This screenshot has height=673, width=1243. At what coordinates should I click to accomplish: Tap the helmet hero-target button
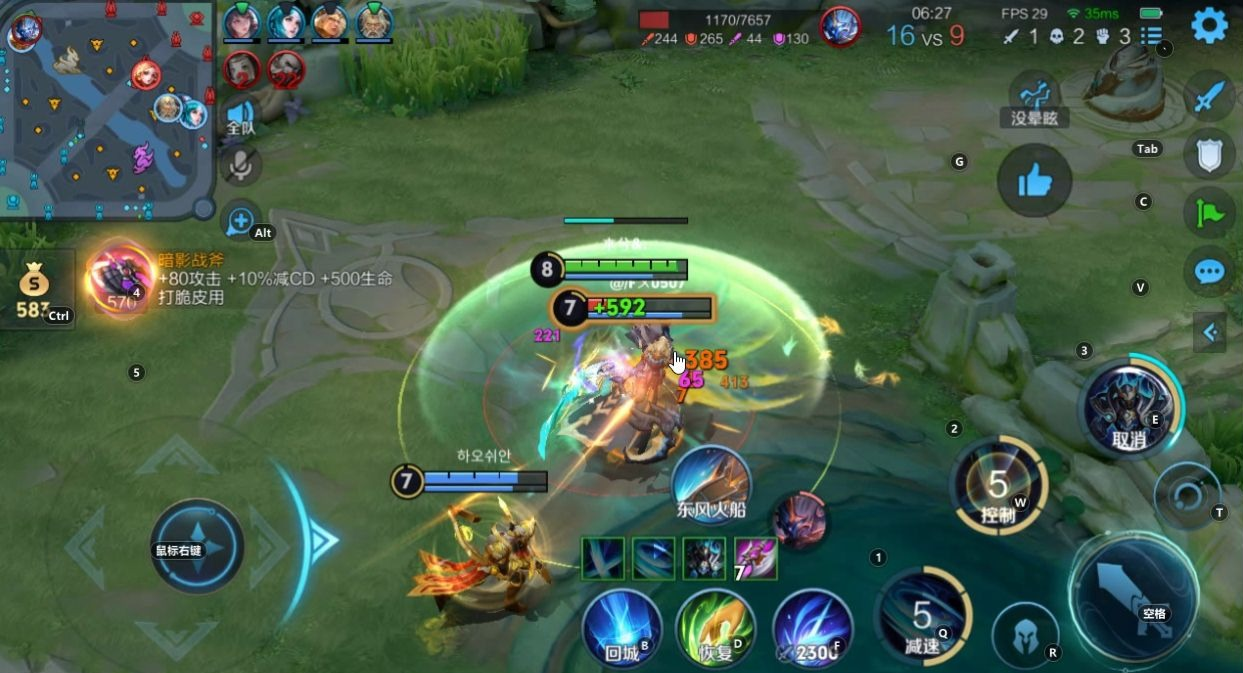click(1024, 635)
